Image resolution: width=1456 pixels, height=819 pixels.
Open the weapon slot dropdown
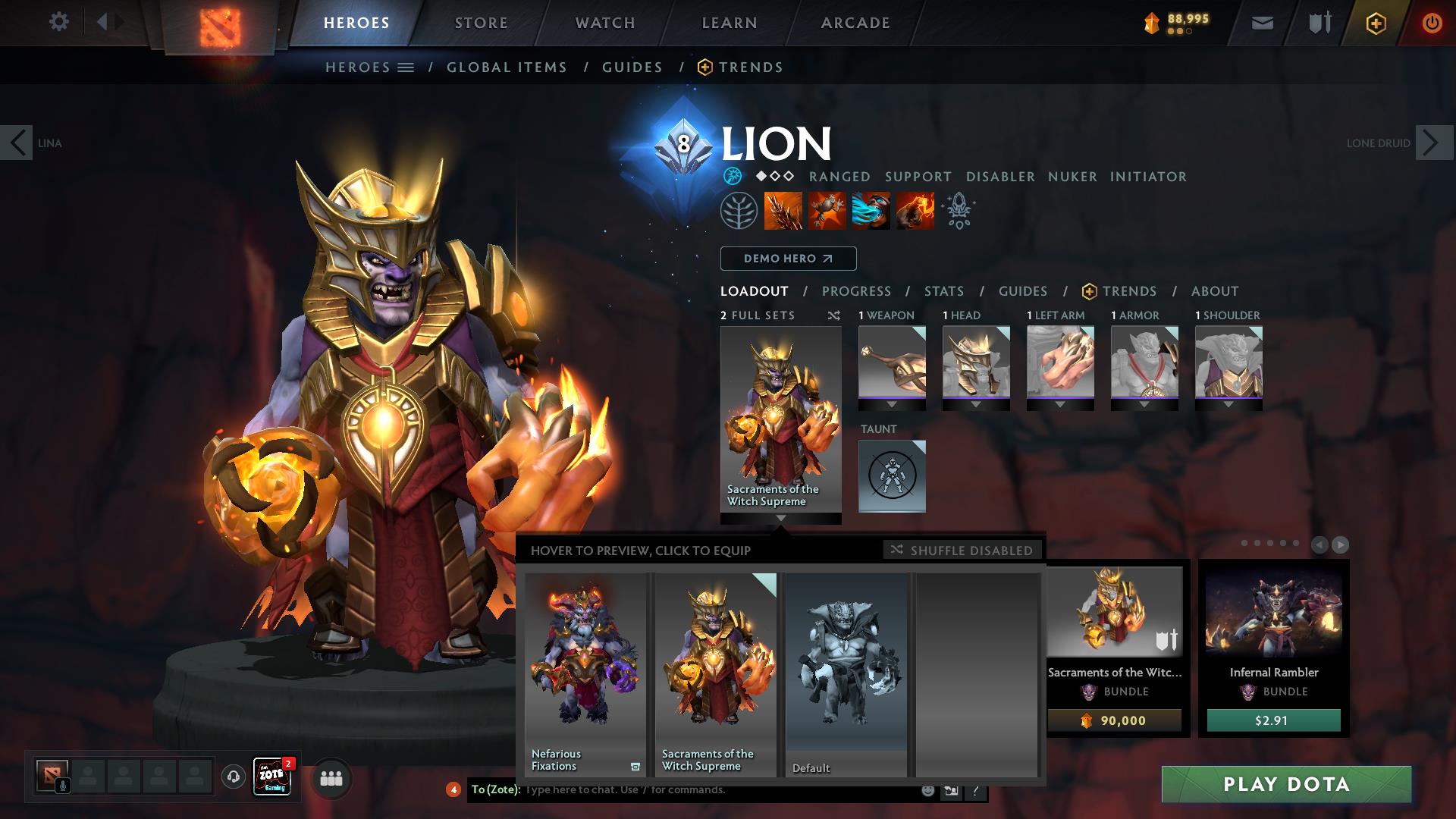pyautogui.click(x=892, y=405)
